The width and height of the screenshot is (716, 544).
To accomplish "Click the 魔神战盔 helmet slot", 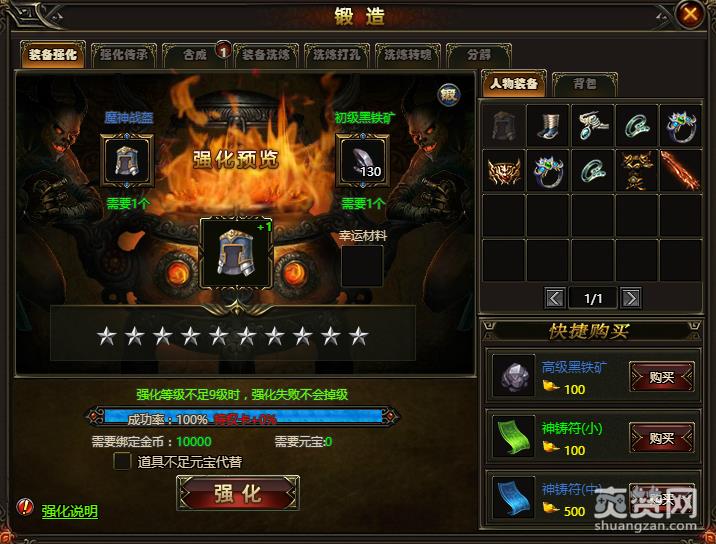I will 127,160.
